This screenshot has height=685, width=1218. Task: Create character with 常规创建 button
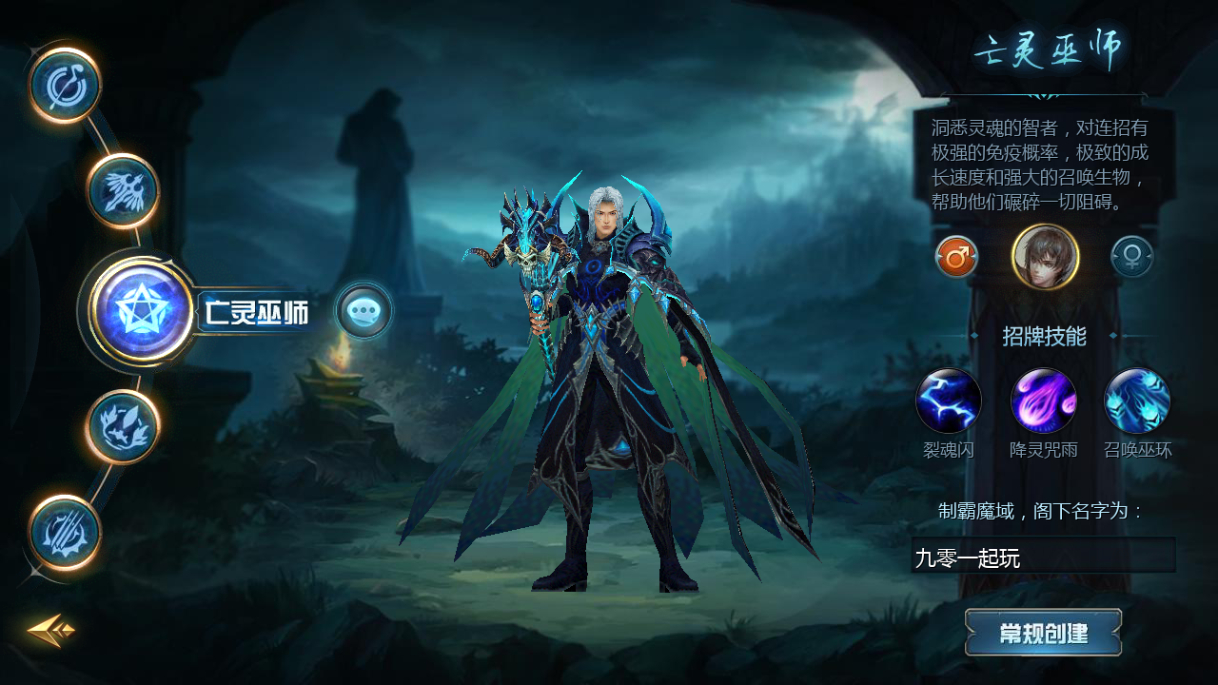1043,633
